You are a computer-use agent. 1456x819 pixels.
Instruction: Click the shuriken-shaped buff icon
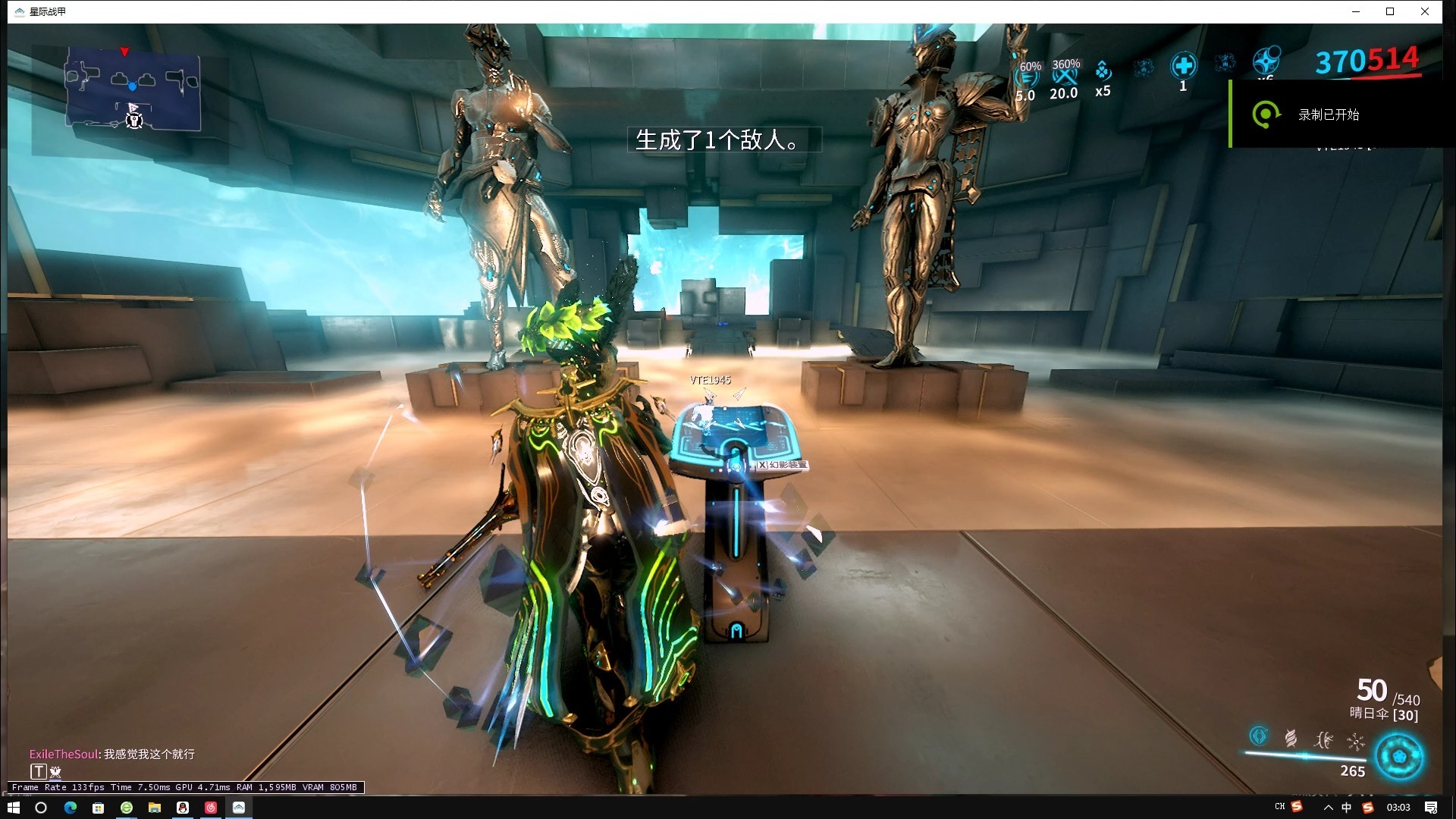1266,61
